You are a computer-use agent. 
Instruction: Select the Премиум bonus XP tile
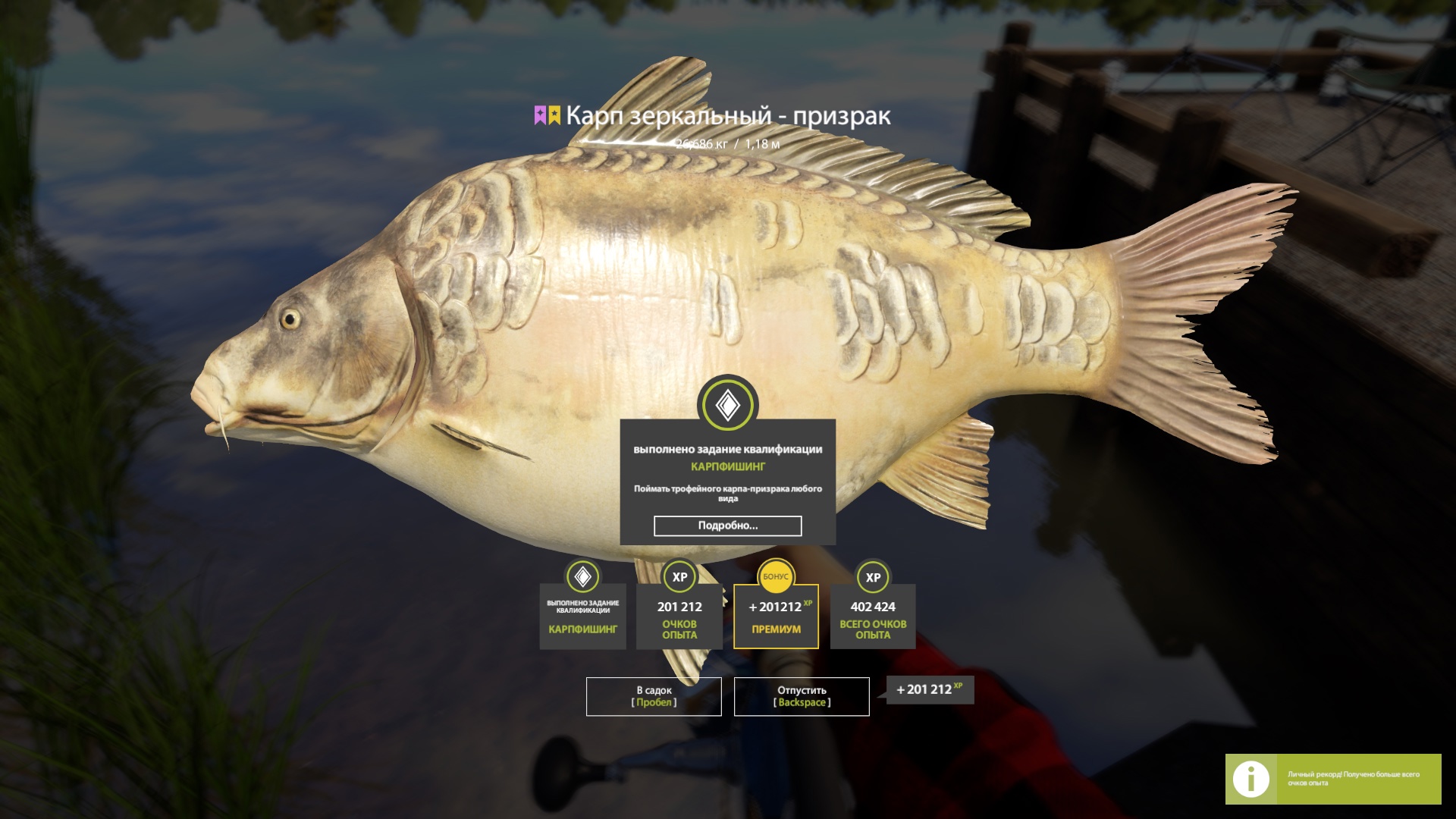[776, 617]
